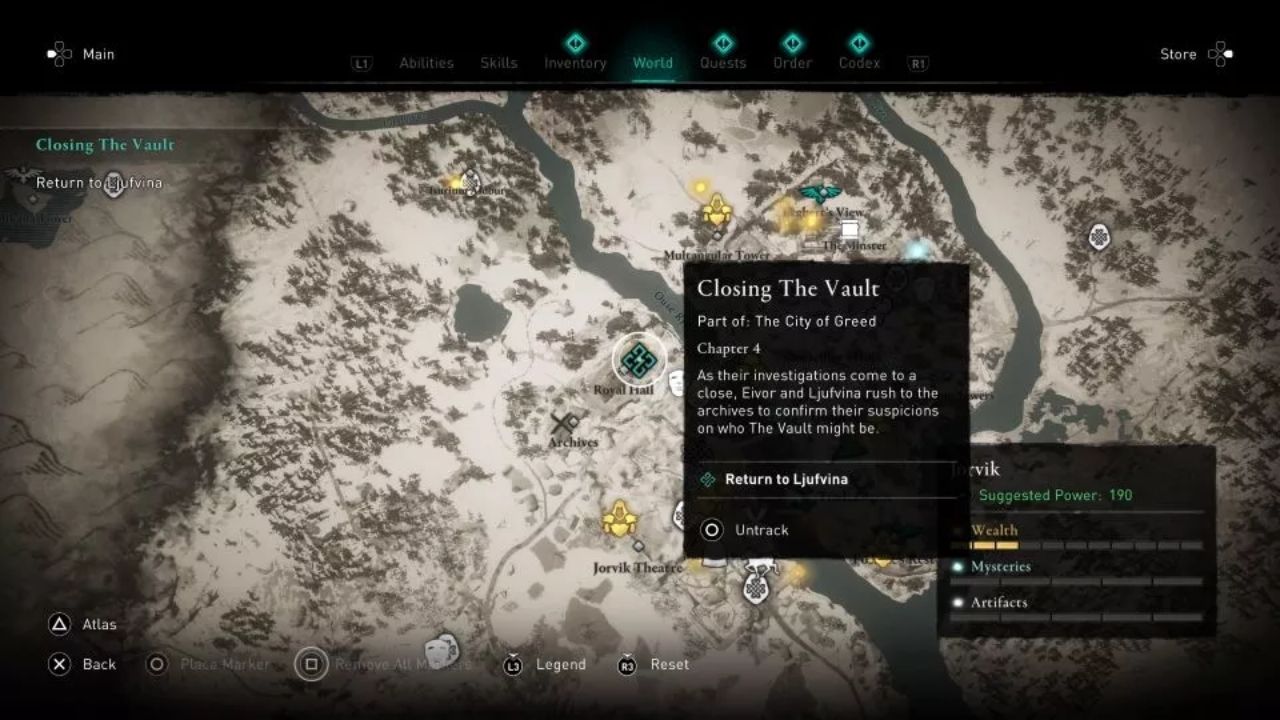Select the Return to Ljufvina objective
Screen dimensions: 1280x720
point(786,479)
